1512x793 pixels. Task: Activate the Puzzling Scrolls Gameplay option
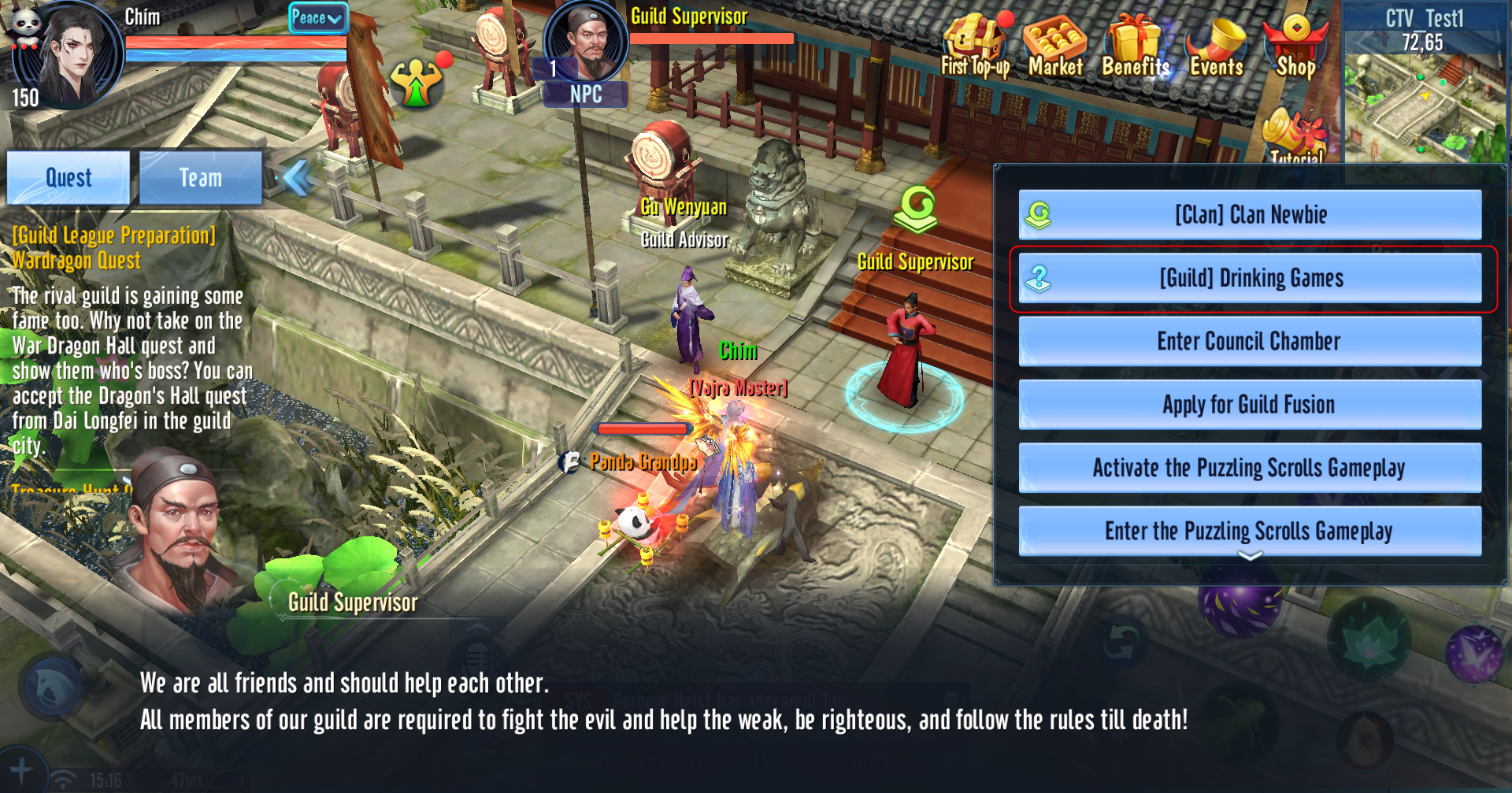[1250, 468]
